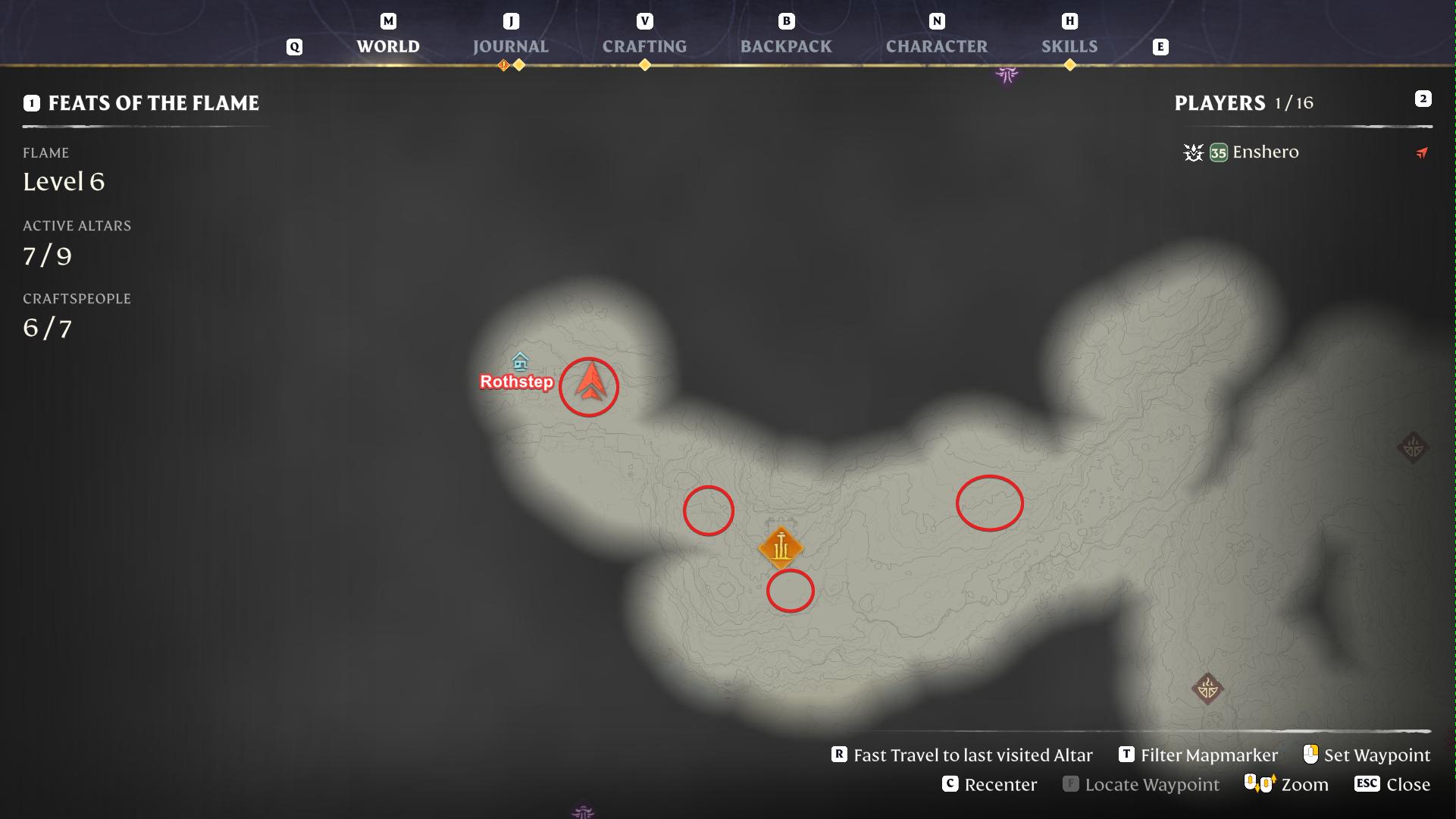Select the Rothstep house map marker
Viewport: 1456px width, 819px height.
(520, 361)
